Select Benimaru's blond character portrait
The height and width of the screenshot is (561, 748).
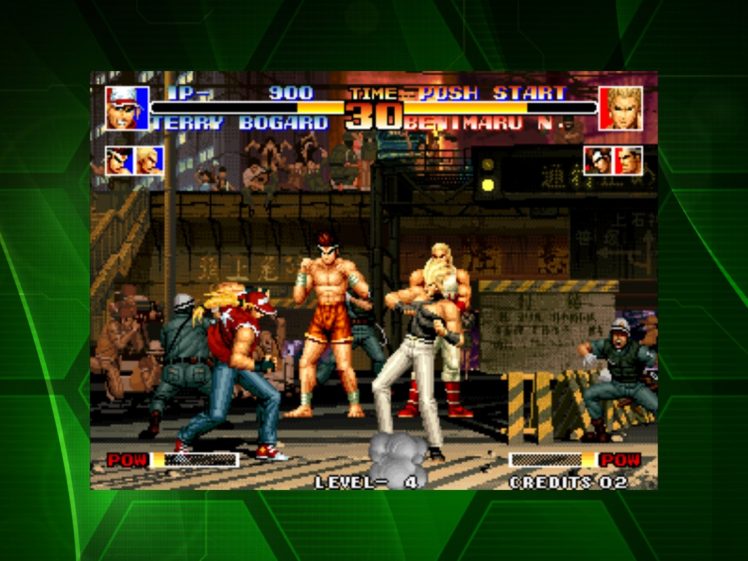pyautogui.click(x=620, y=108)
